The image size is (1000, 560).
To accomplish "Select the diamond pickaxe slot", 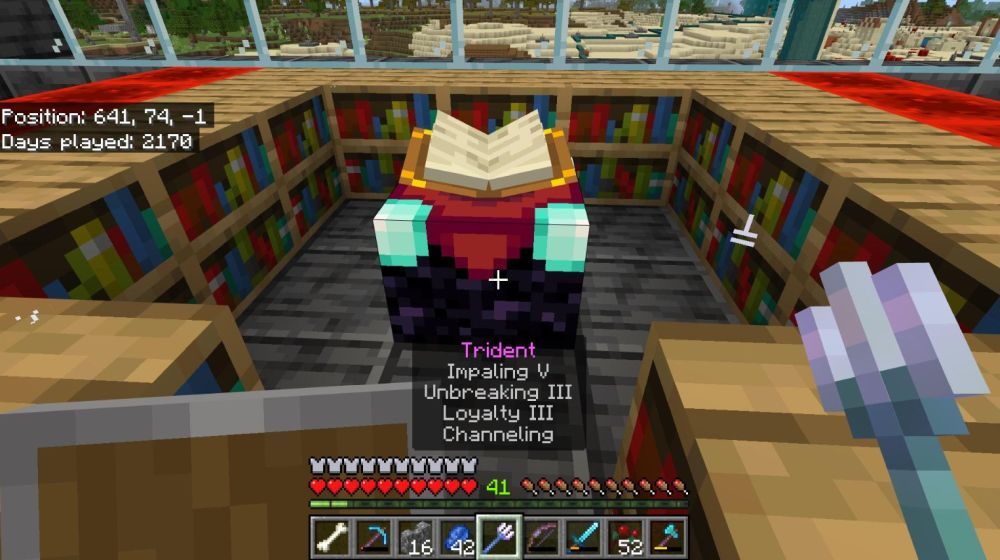I will point(372,537).
